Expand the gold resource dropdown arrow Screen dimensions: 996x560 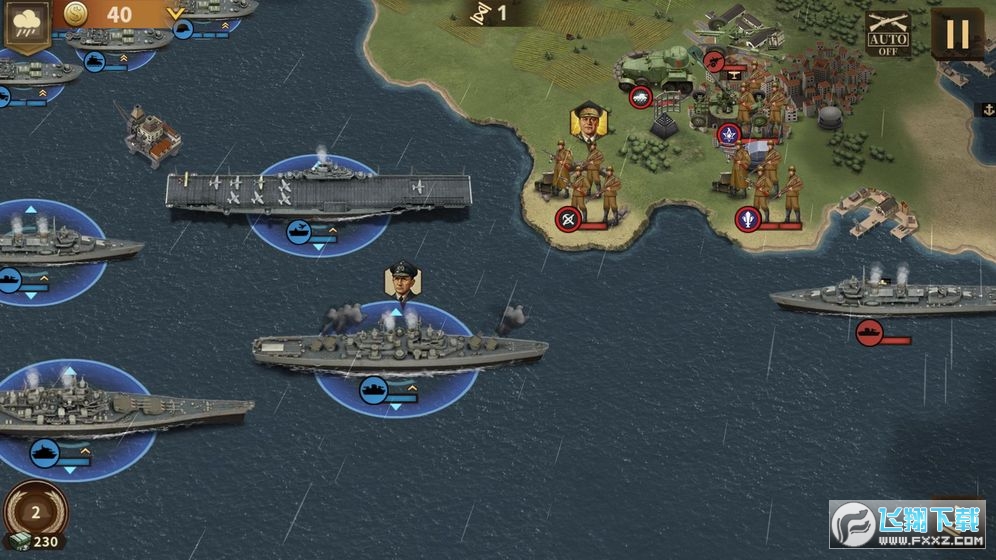pyautogui.click(x=176, y=14)
